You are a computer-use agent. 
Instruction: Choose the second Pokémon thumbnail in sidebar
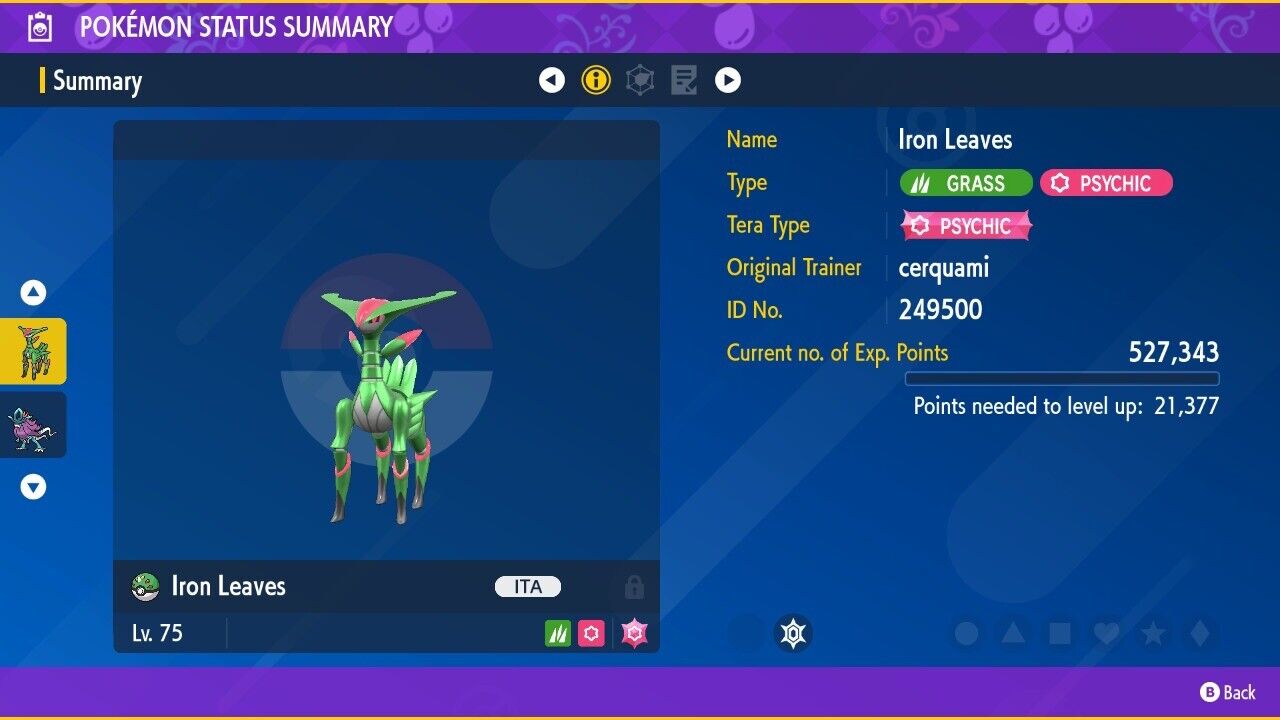click(x=33, y=425)
